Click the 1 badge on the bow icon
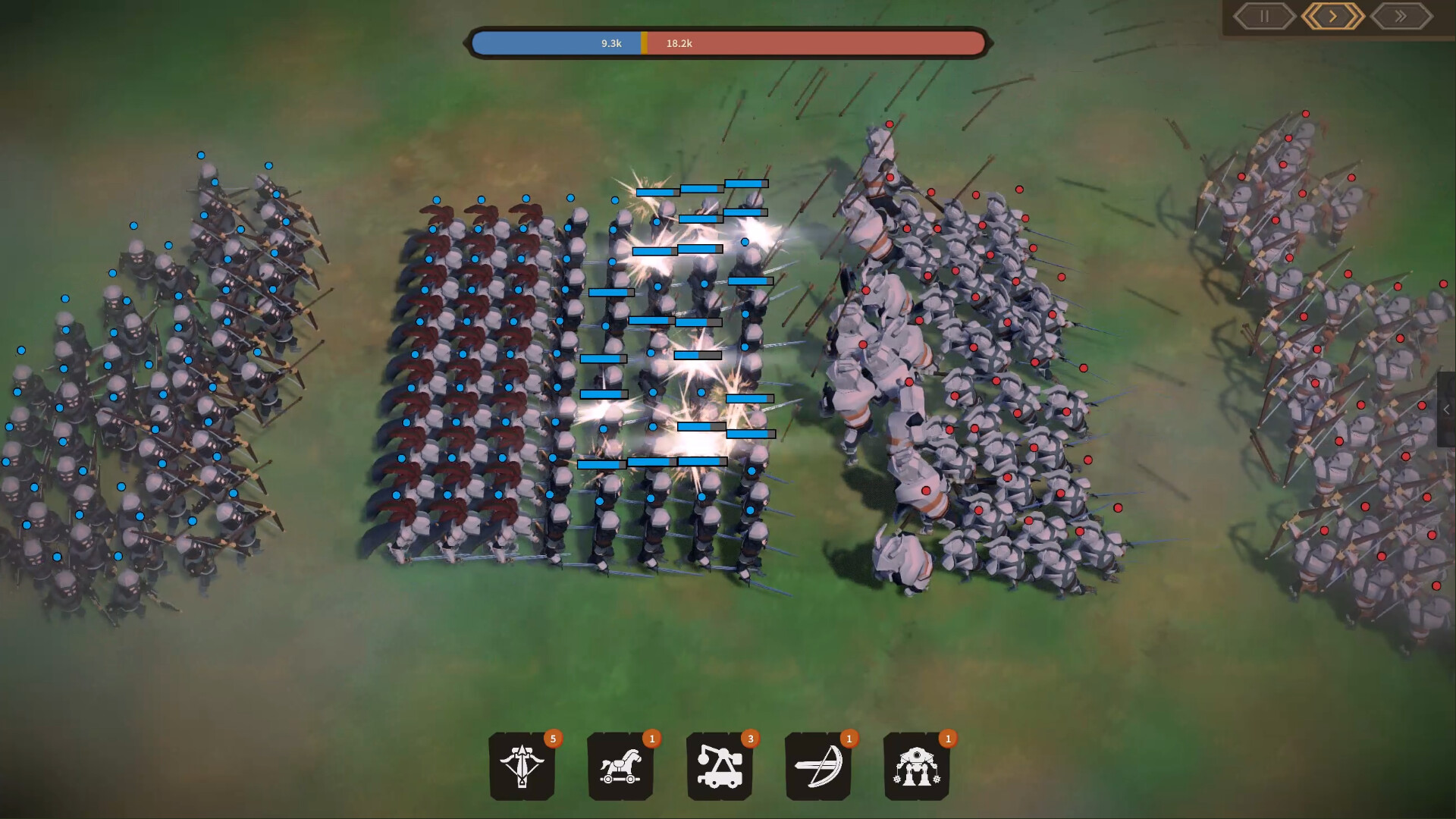Screen dimensions: 1456x819 849,737
